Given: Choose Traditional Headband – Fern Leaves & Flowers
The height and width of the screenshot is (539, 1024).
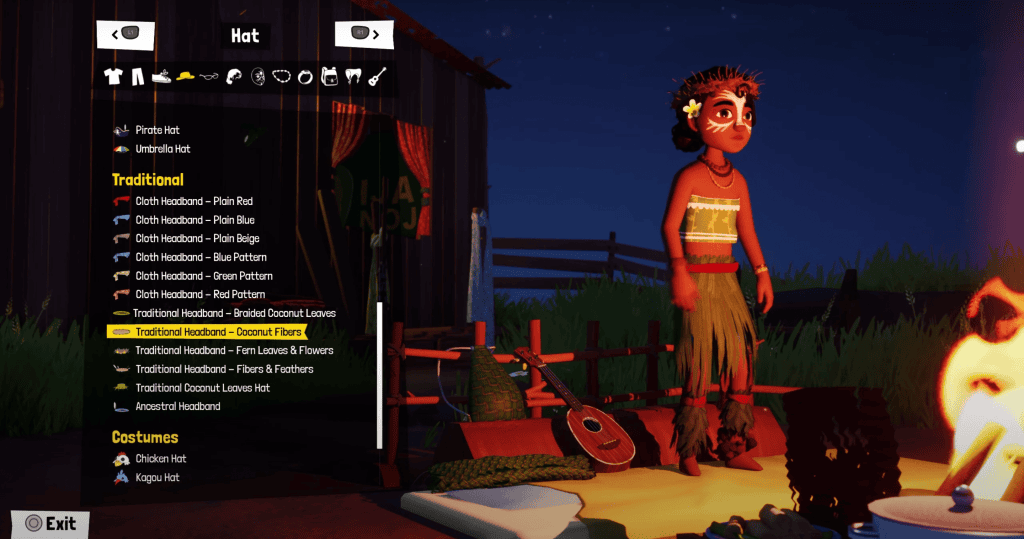Looking at the screenshot, I should pyautogui.click(x=234, y=351).
